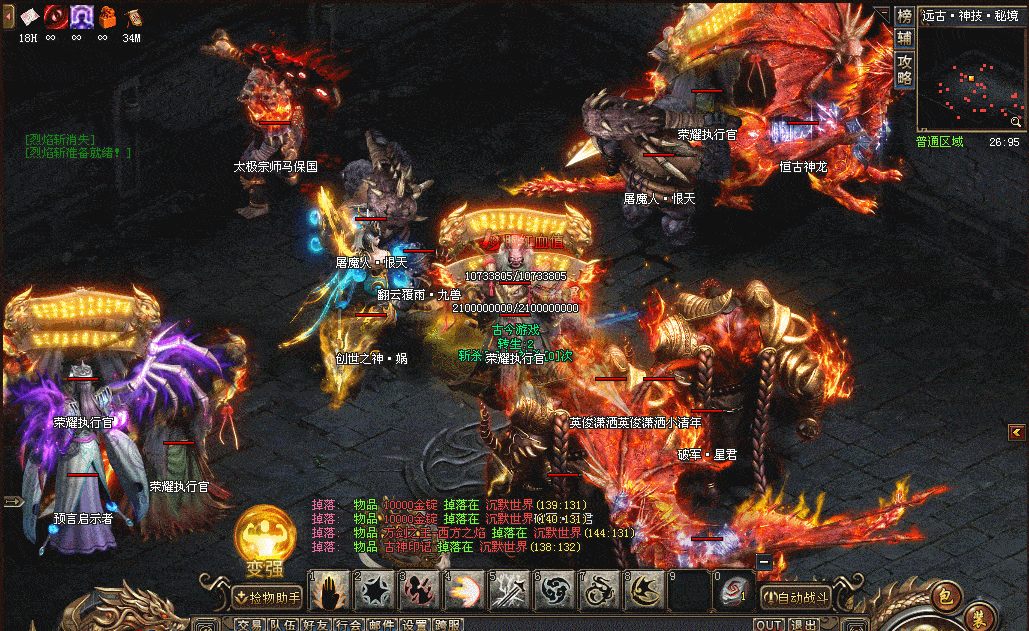
Task: Toggle the 自动战斗 auto-battle button
Action: (x=796, y=597)
